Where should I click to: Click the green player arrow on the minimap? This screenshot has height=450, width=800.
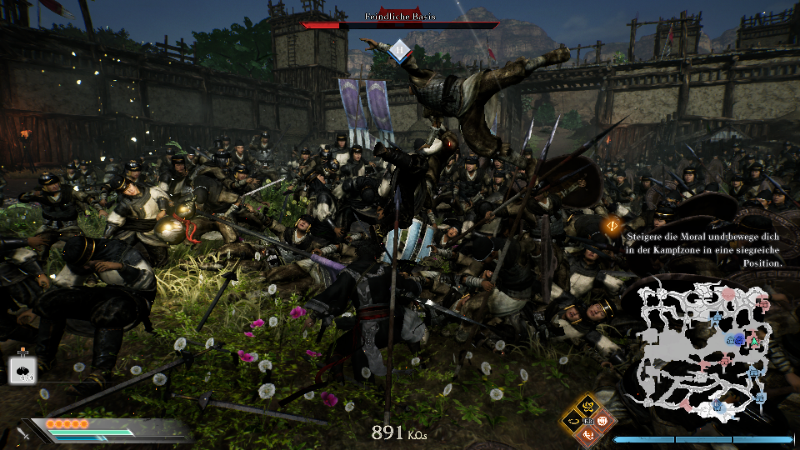pyautogui.click(x=754, y=343)
